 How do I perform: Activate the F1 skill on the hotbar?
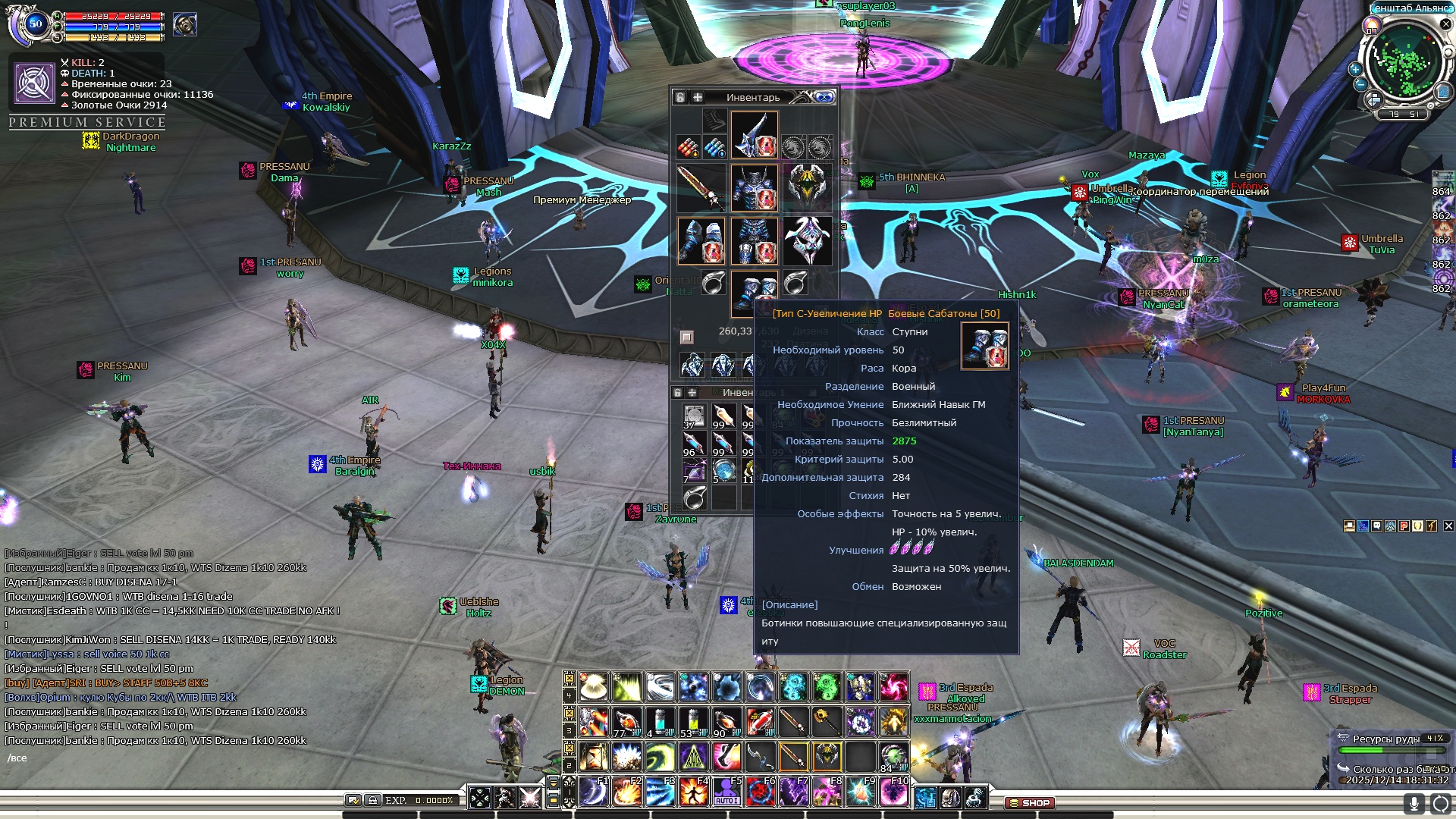tap(594, 792)
